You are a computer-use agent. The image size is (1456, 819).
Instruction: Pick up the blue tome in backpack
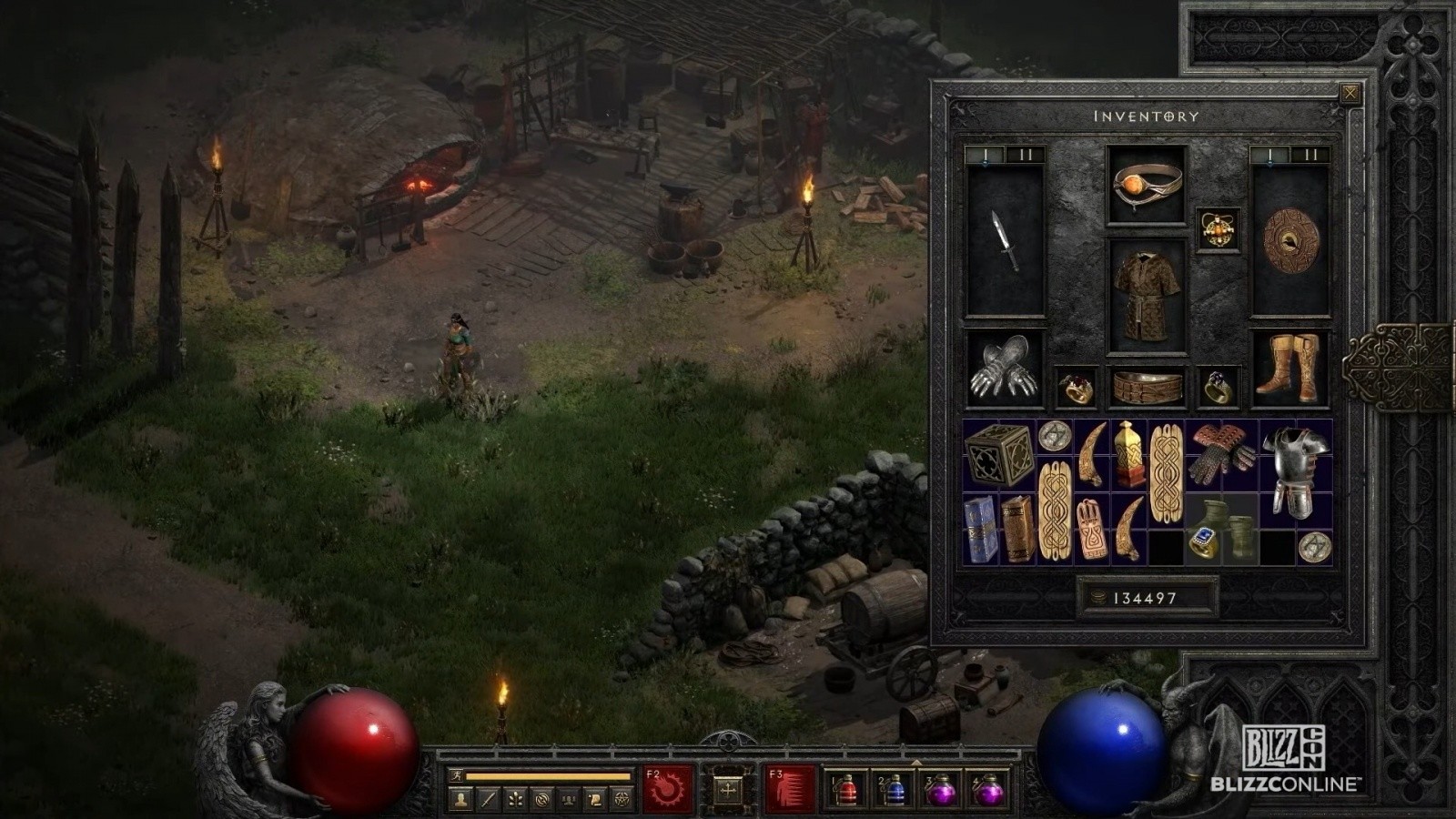980,529
